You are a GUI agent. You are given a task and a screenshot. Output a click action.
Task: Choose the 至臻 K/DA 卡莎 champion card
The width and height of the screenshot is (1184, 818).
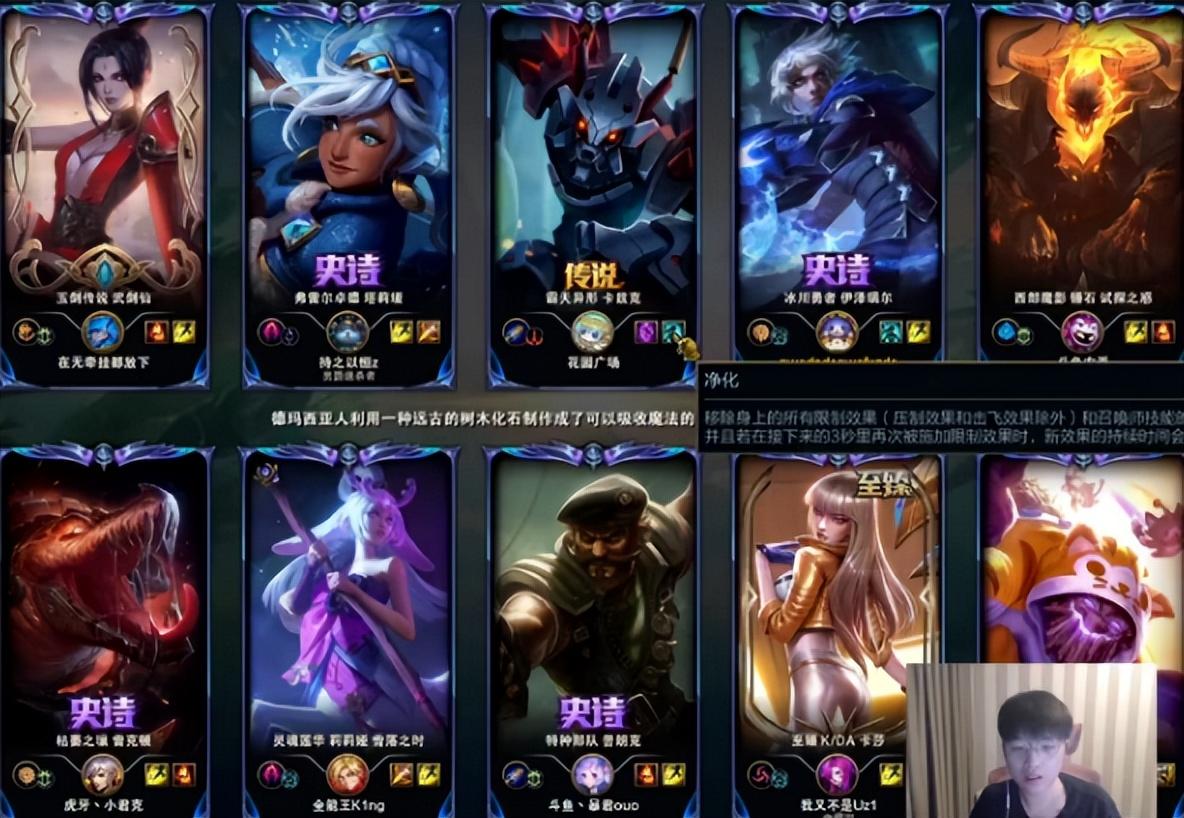[x=830, y=600]
